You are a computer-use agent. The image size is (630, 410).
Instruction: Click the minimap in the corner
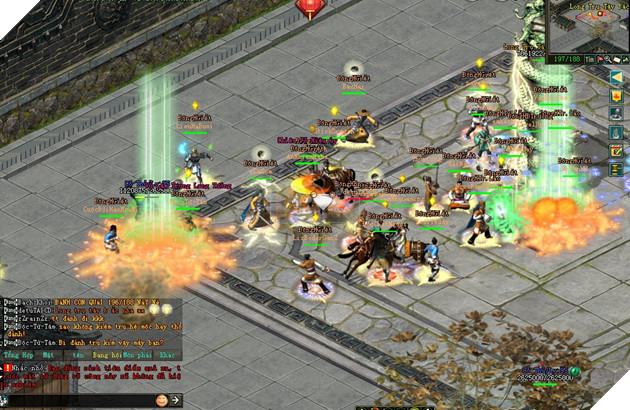coord(590,25)
